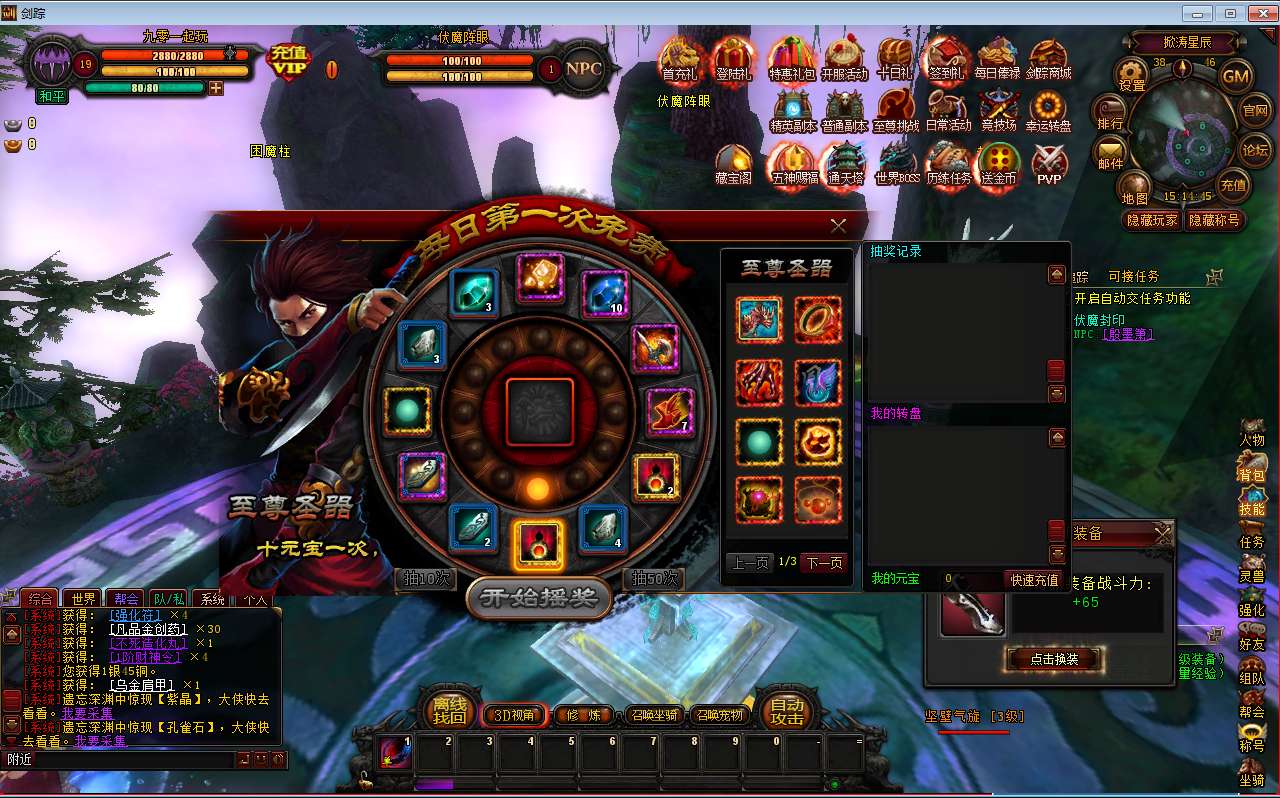Switch chat to the 世界 tab
The image size is (1280, 798).
coord(84,599)
